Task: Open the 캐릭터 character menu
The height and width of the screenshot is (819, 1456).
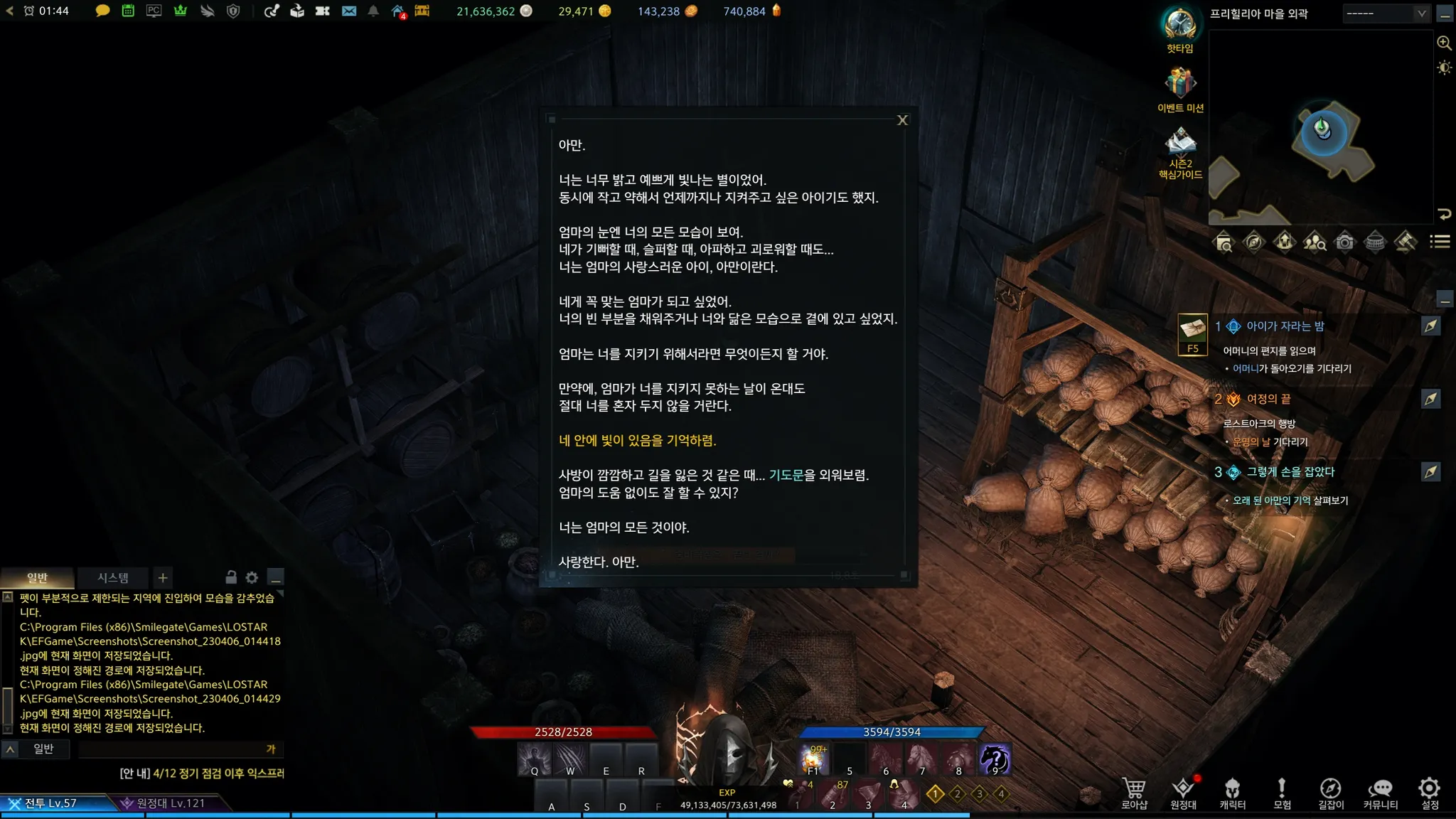Action: [x=1232, y=792]
